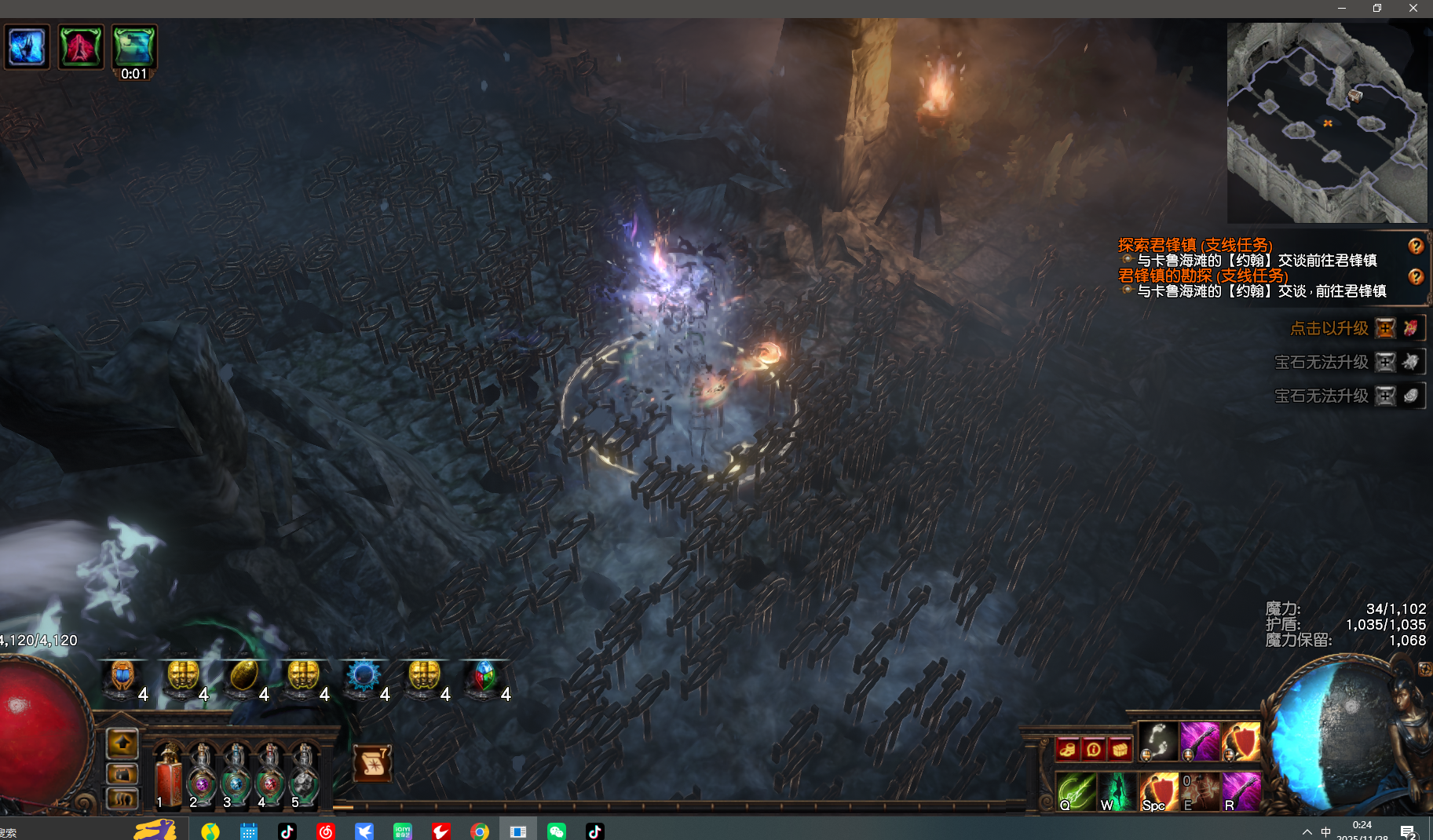Select the footprints move skill slot
Screen dimensions: 1433x840
pos(1158,741)
